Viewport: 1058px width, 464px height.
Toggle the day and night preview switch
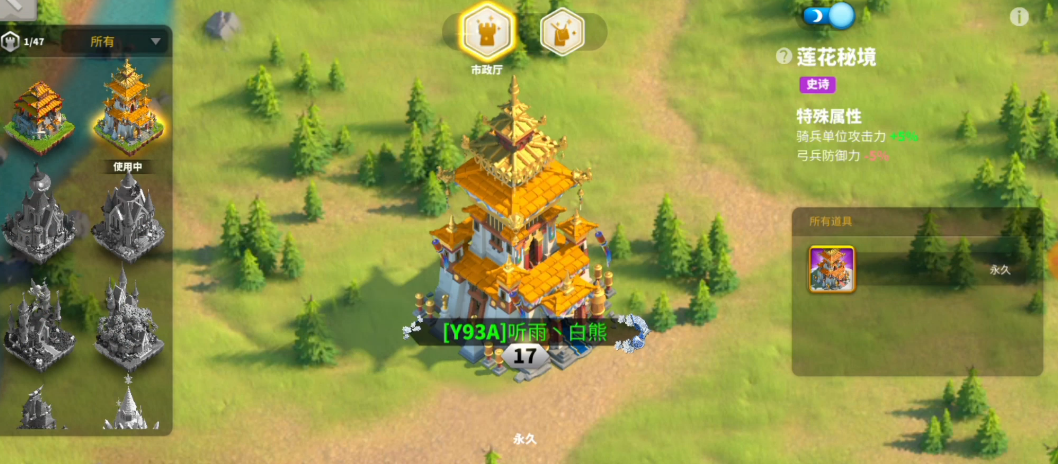point(829,16)
